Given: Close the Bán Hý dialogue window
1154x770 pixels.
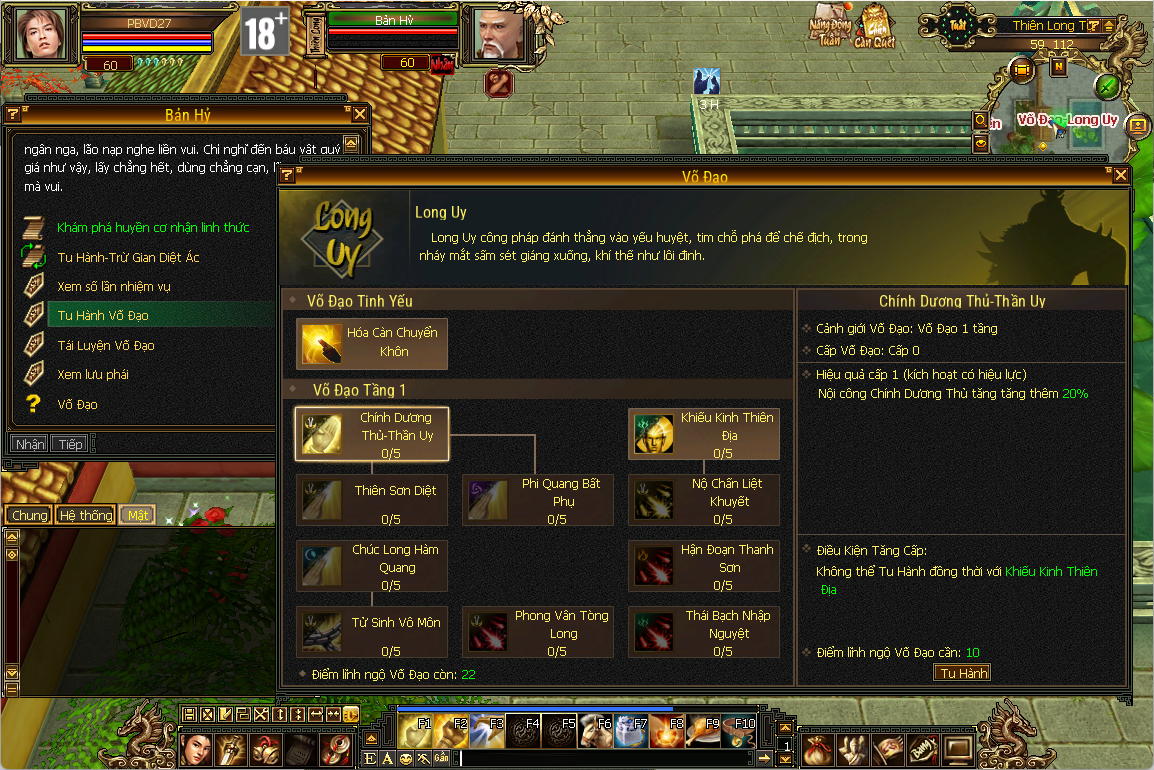Looking at the screenshot, I should coord(359,115).
